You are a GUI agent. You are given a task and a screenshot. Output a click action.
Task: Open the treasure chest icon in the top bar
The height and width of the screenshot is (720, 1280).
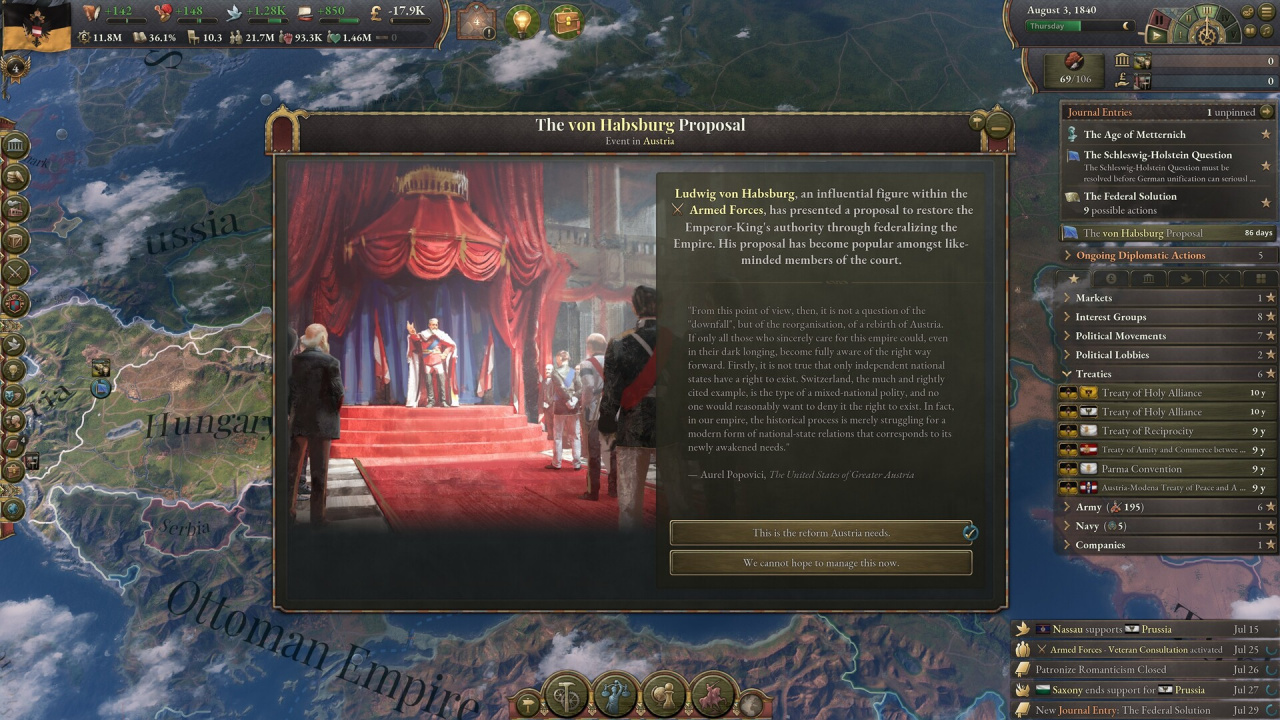click(566, 22)
